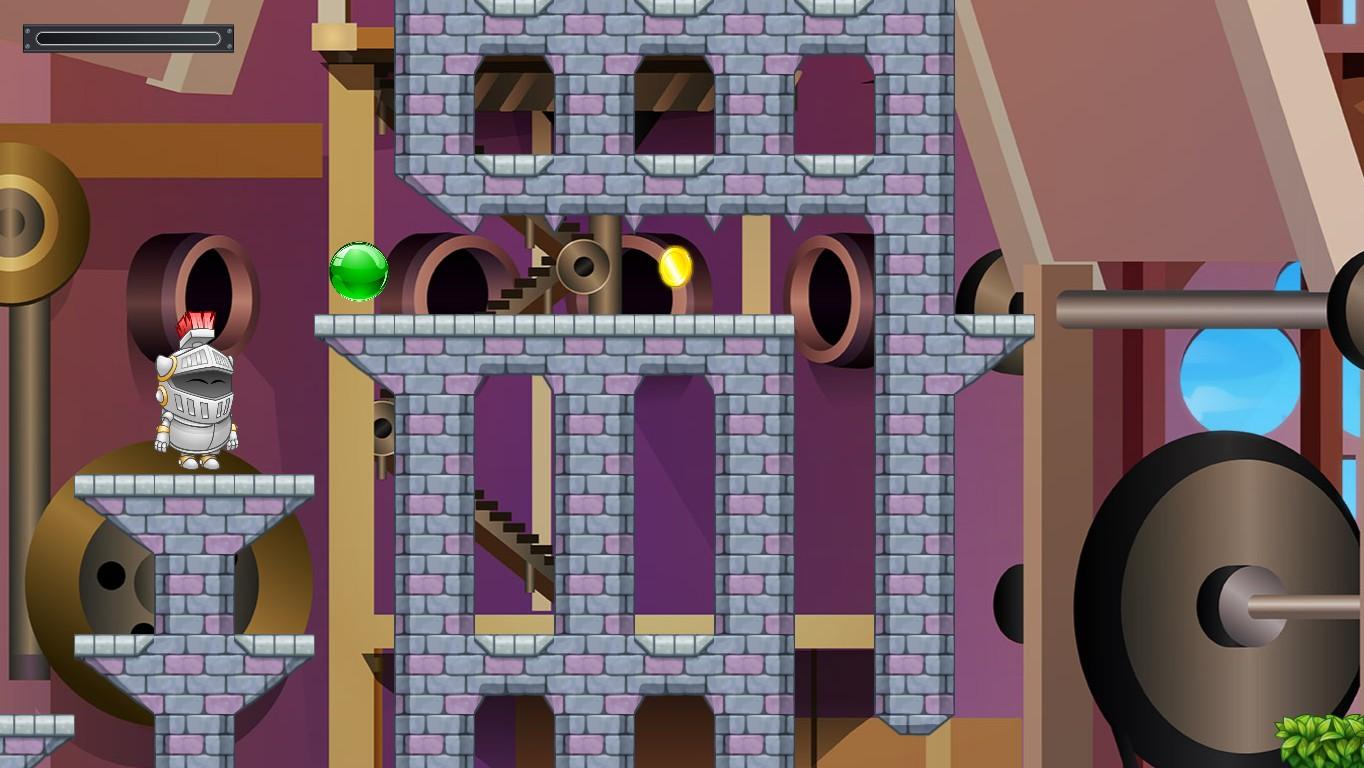Collect the green orb power-up
1364x768 pixels.
357,273
